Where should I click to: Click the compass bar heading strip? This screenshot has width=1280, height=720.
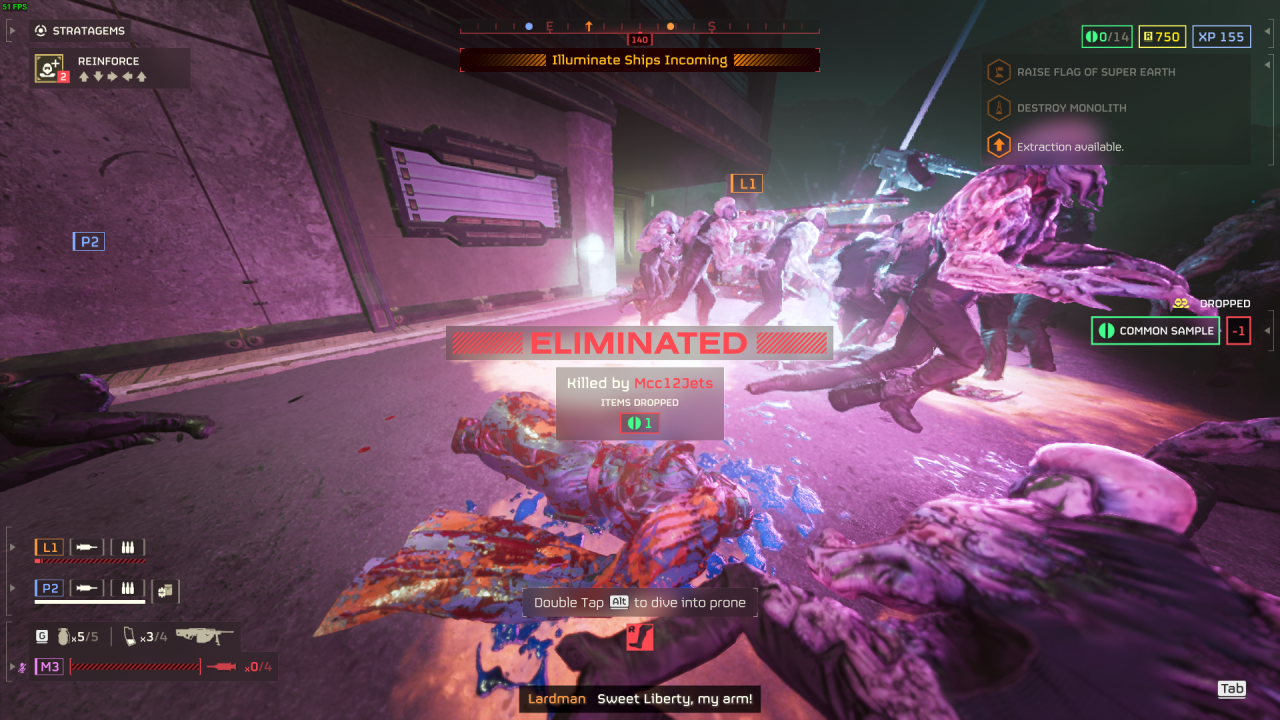[x=640, y=27]
